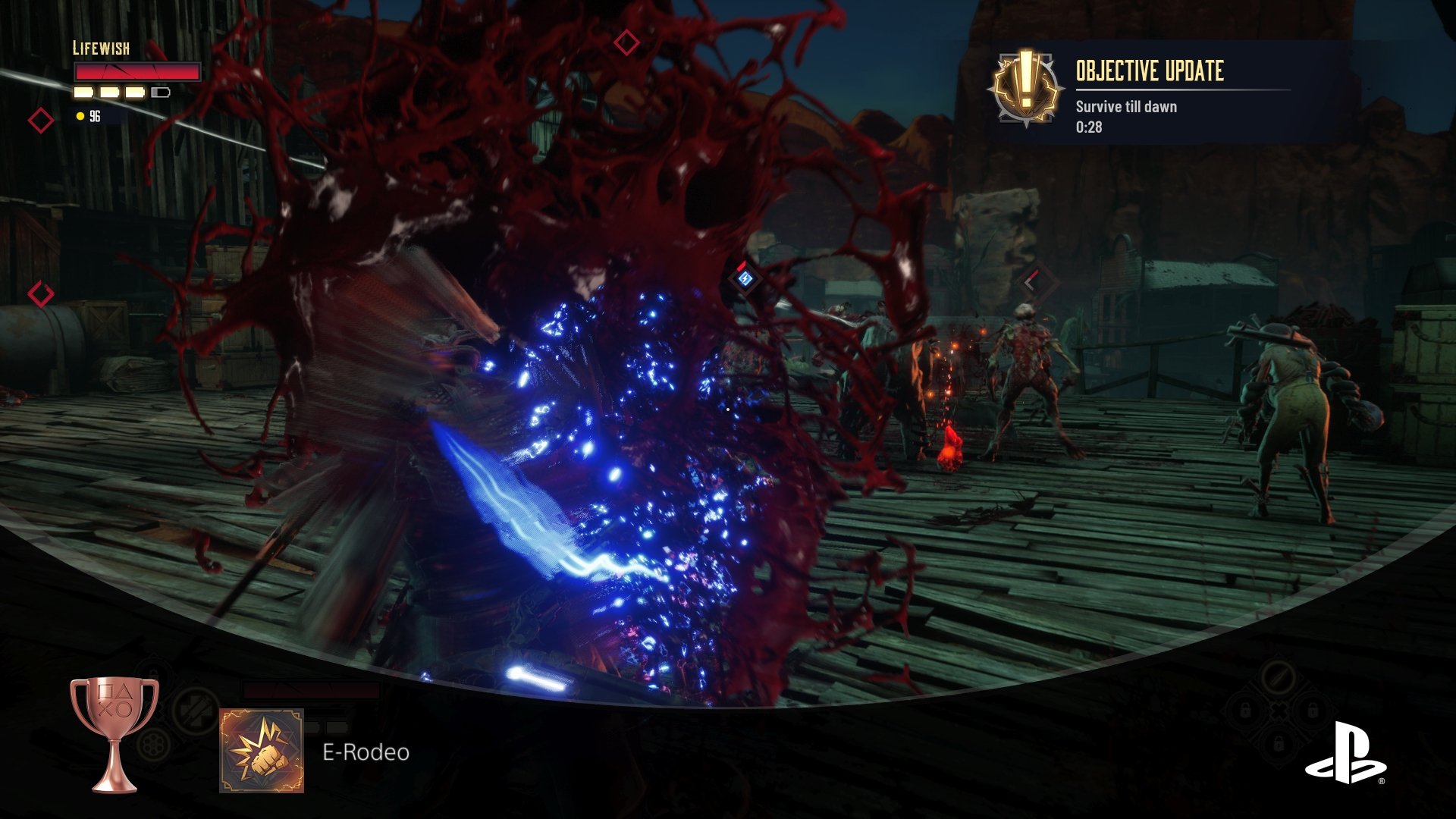The image size is (1456, 819).
Task: Click the bronze trophy cup icon
Action: click(115, 733)
